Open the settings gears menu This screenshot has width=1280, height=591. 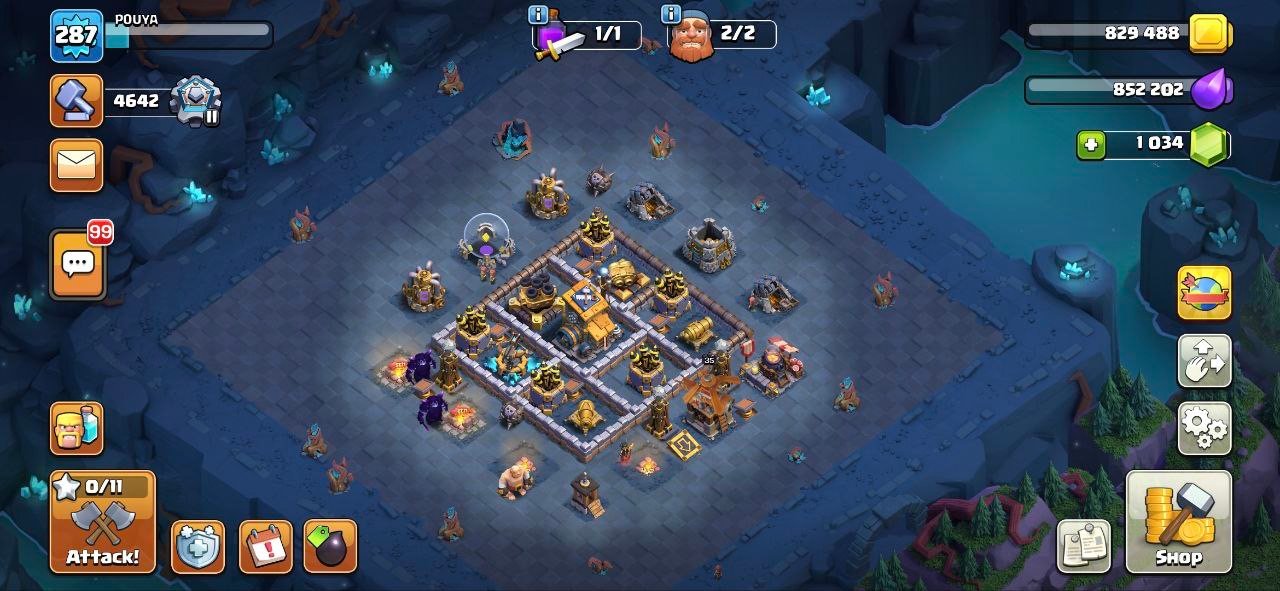click(x=1204, y=428)
